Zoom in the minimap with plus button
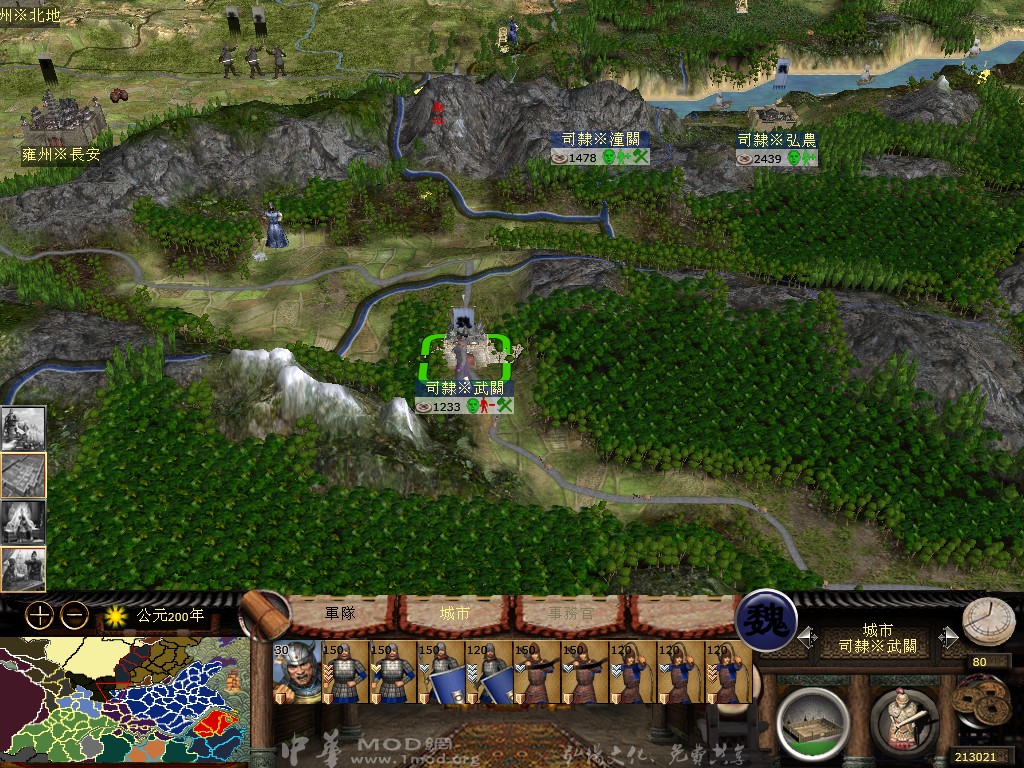This screenshot has height=768, width=1024. coord(39,616)
